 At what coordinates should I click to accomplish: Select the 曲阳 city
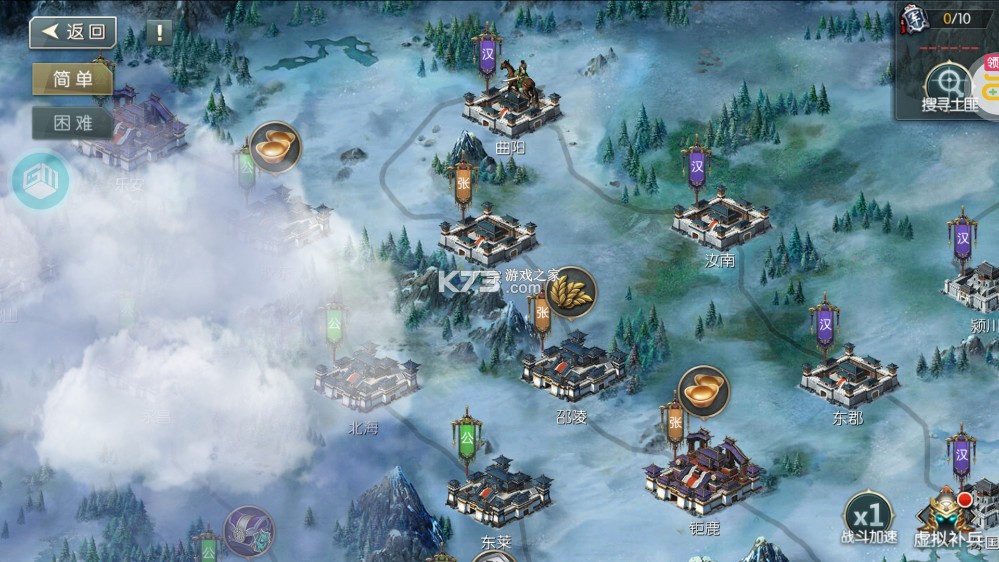coord(511,112)
